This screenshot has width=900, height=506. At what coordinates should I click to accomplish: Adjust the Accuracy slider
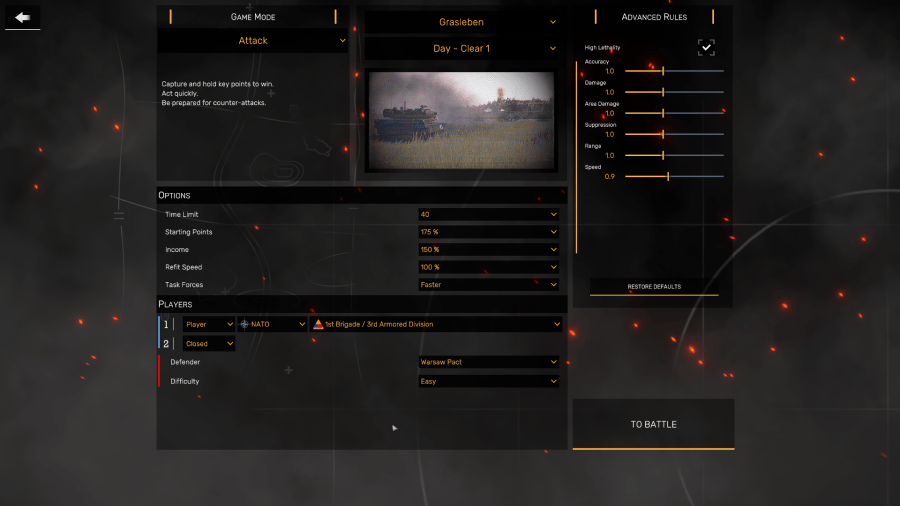click(x=663, y=71)
